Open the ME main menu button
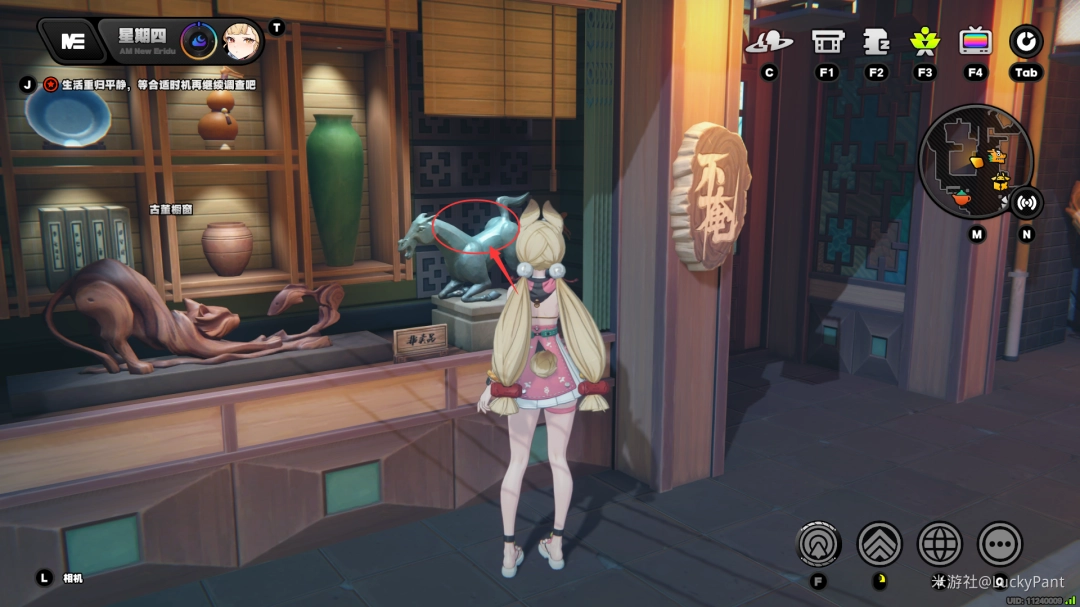Screen dimensions: 1080x607 (x=72, y=41)
